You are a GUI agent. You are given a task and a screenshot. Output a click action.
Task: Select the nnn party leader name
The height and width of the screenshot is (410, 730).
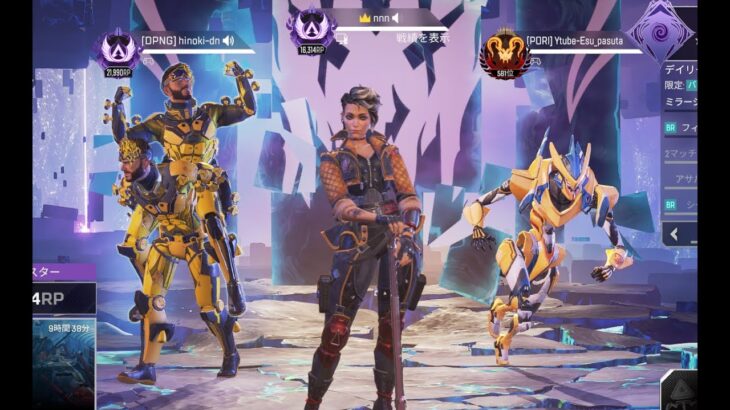pyautogui.click(x=380, y=18)
